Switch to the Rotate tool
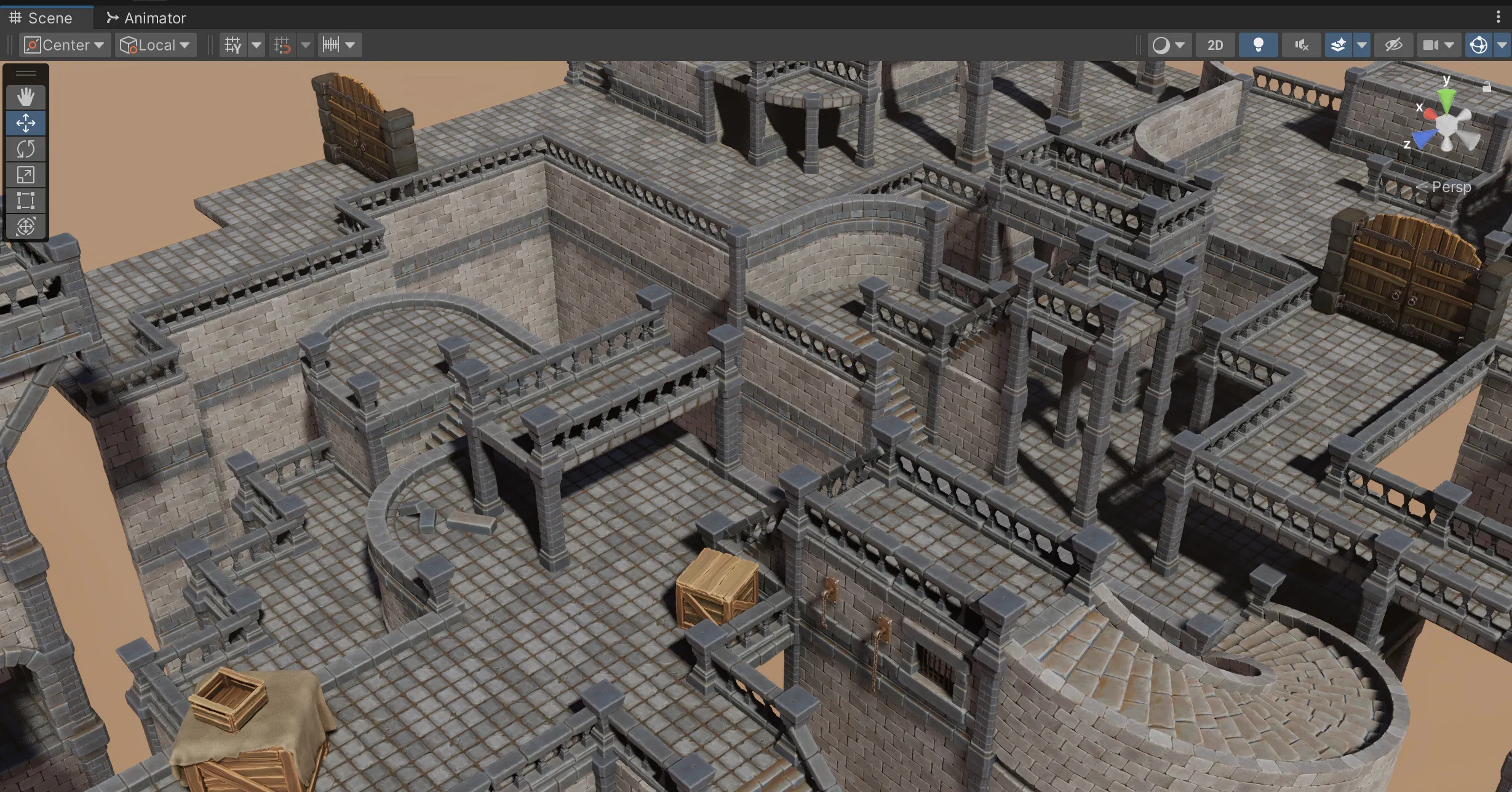 pyautogui.click(x=26, y=149)
